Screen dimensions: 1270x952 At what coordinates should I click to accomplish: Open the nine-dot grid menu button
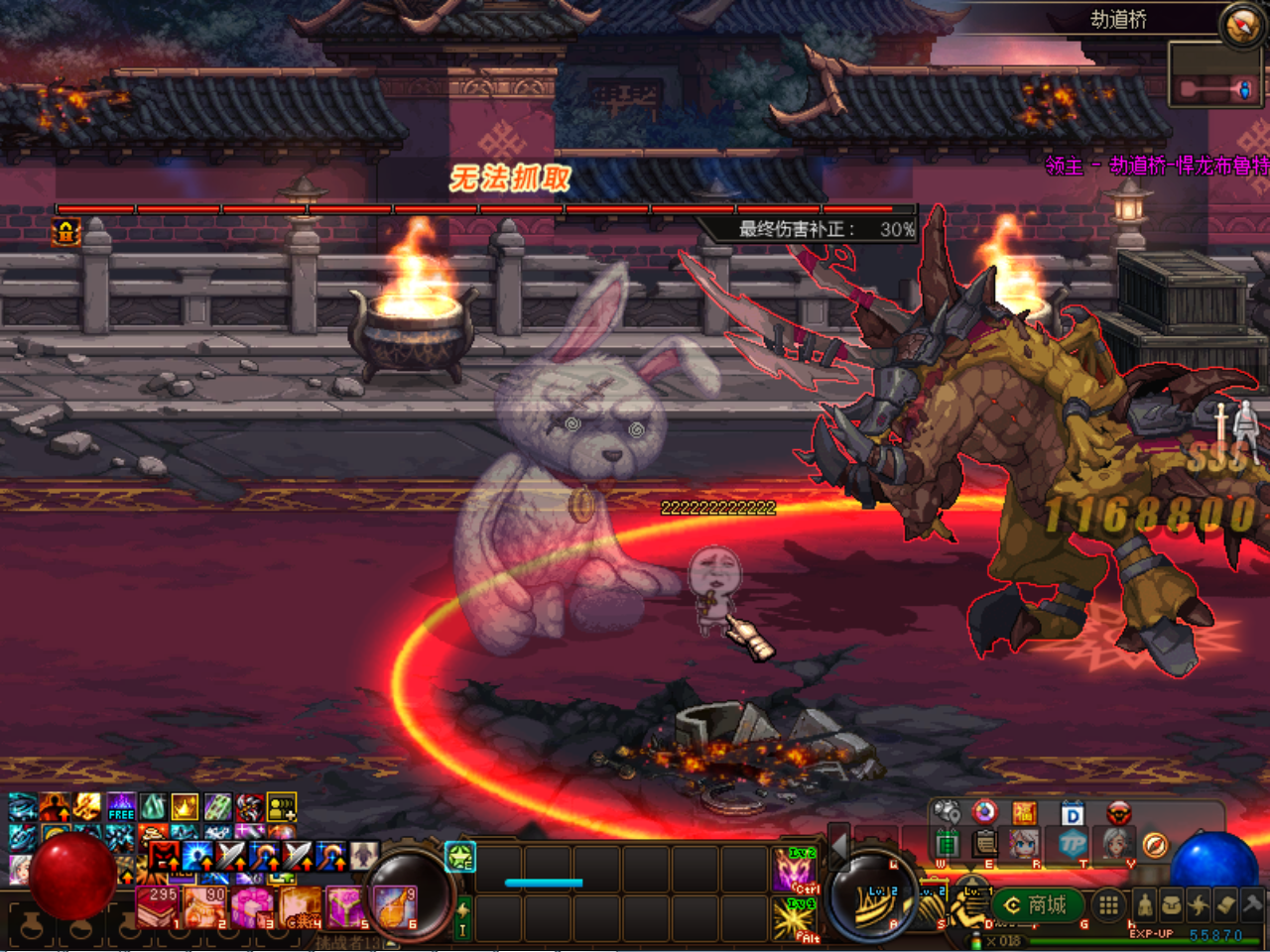[x=1108, y=904]
